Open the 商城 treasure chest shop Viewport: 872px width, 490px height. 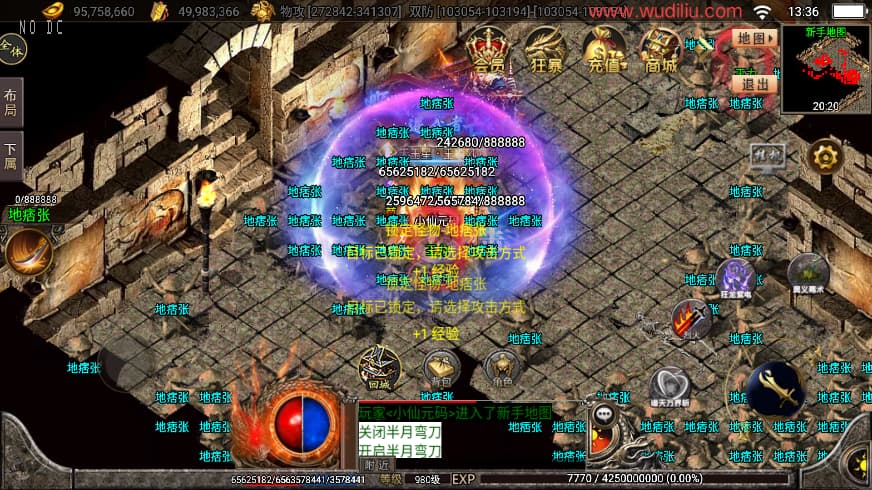[x=661, y=46]
